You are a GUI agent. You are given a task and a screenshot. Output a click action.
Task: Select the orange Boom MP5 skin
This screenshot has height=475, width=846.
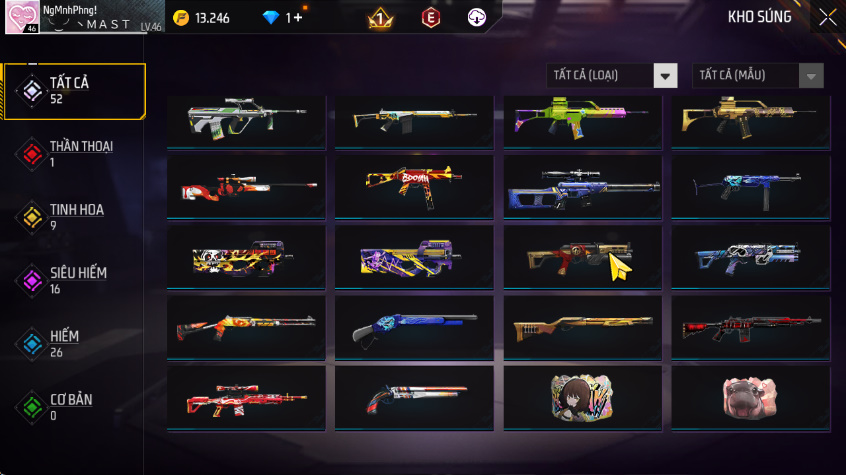coord(414,187)
